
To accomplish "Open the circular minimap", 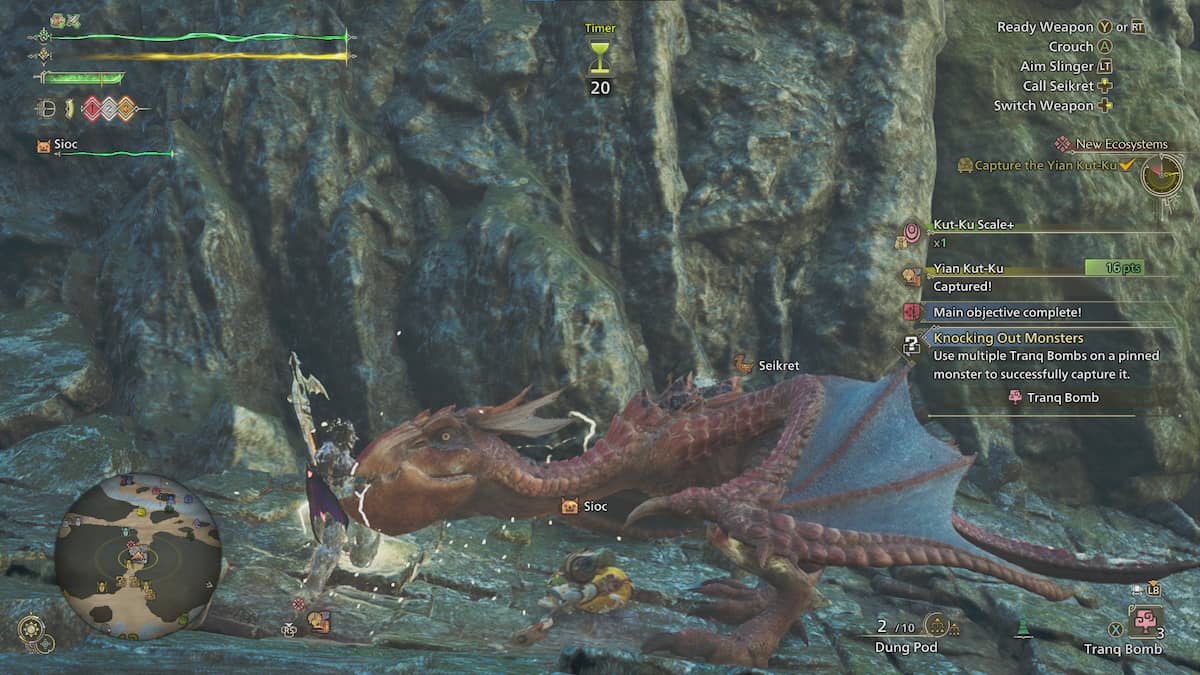I will click(137, 556).
